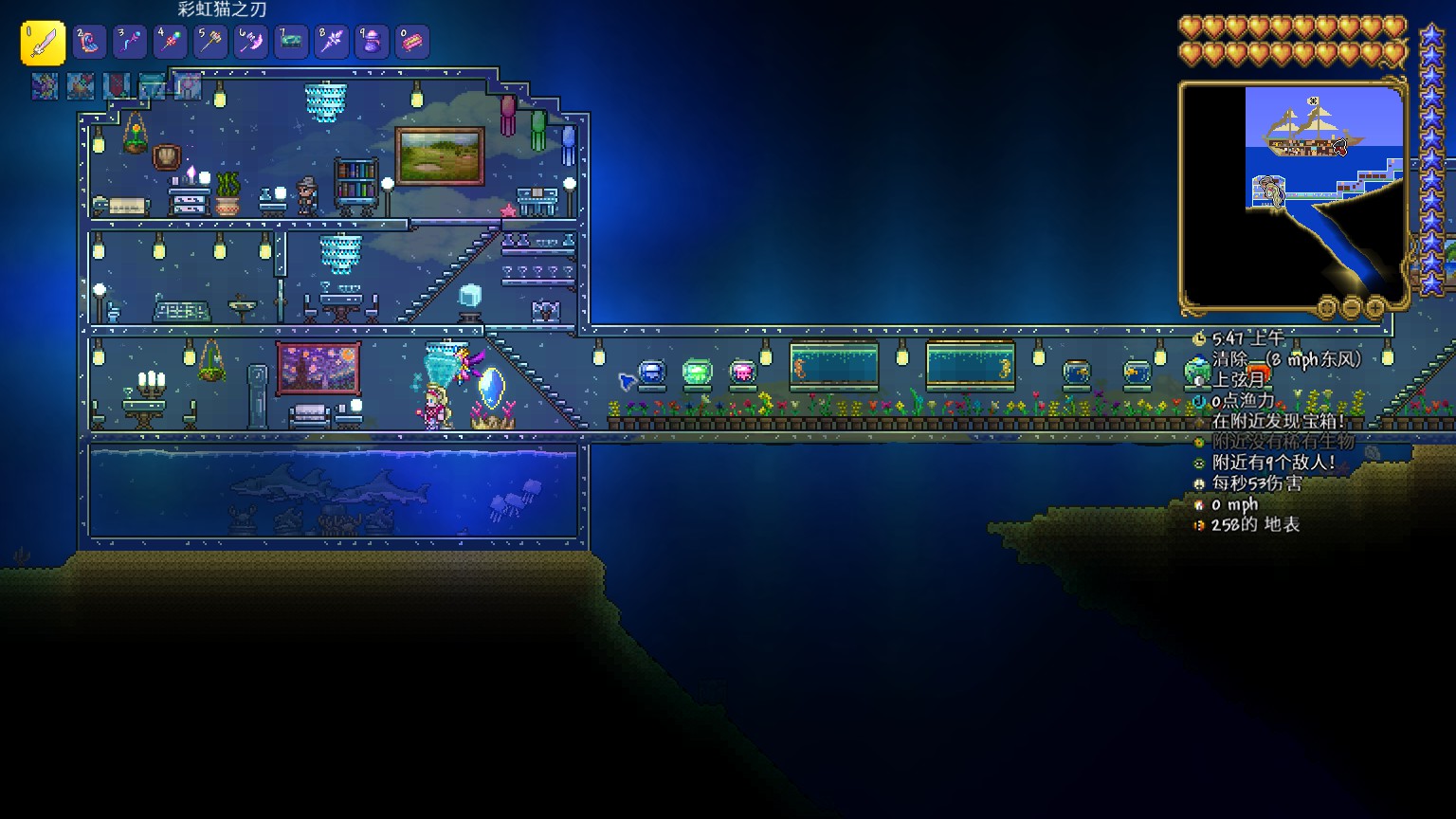The height and width of the screenshot is (819, 1456).
Task: Select the crystal staff in slot 8
Action: (x=332, y=43)
